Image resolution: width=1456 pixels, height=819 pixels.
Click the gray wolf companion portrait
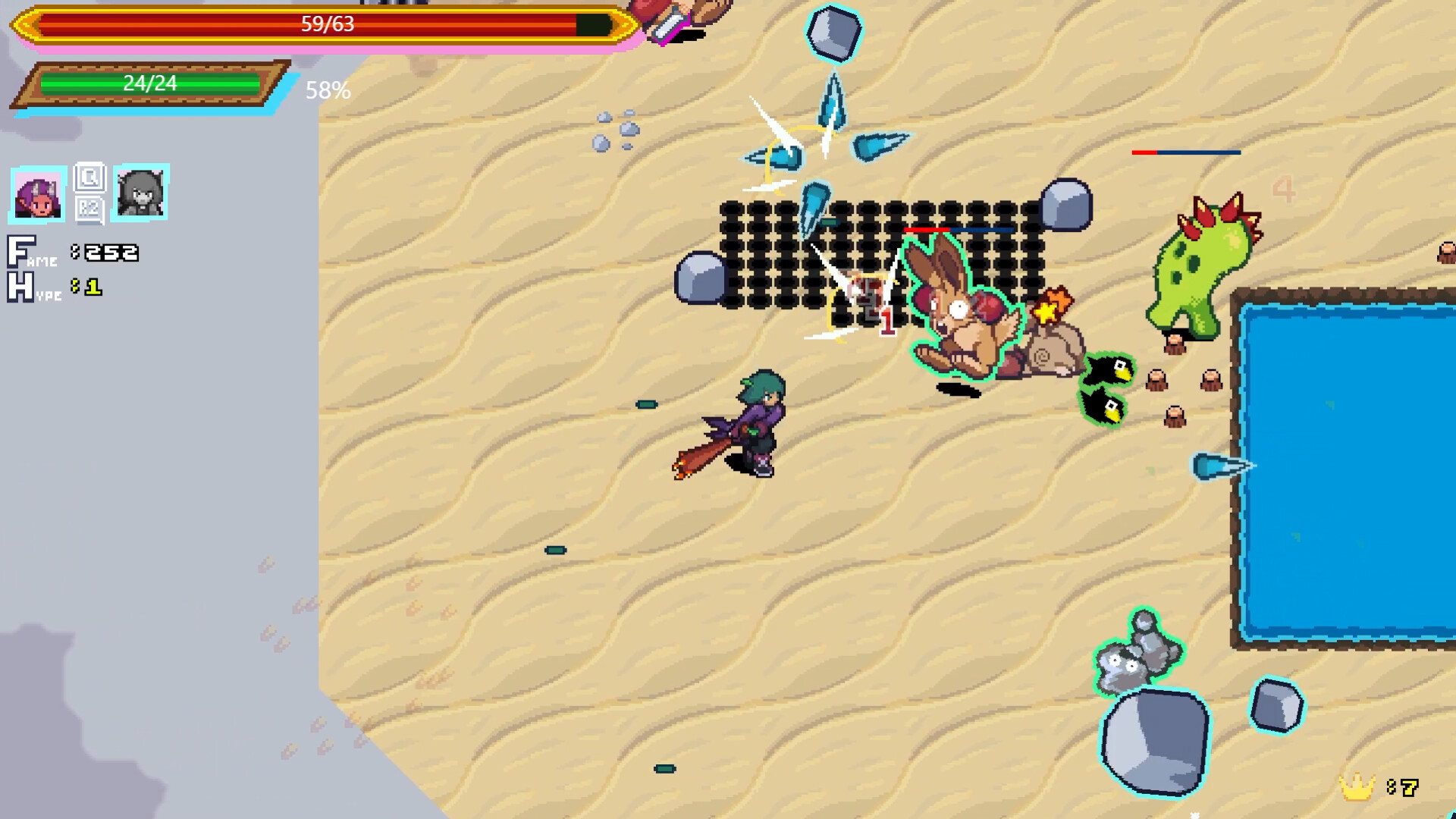(141, 194)
